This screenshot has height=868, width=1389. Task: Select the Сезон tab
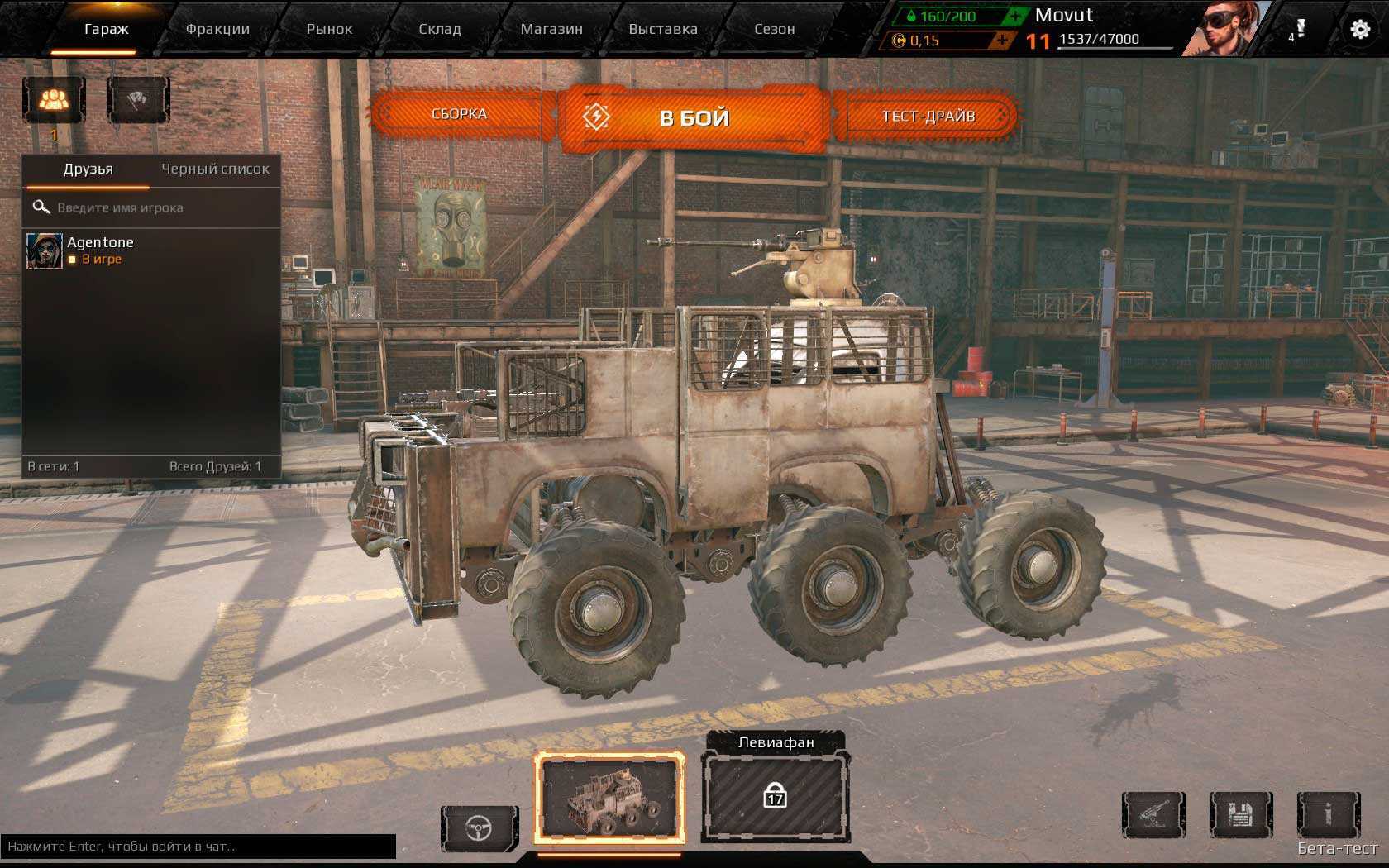(x=774, y=29)
